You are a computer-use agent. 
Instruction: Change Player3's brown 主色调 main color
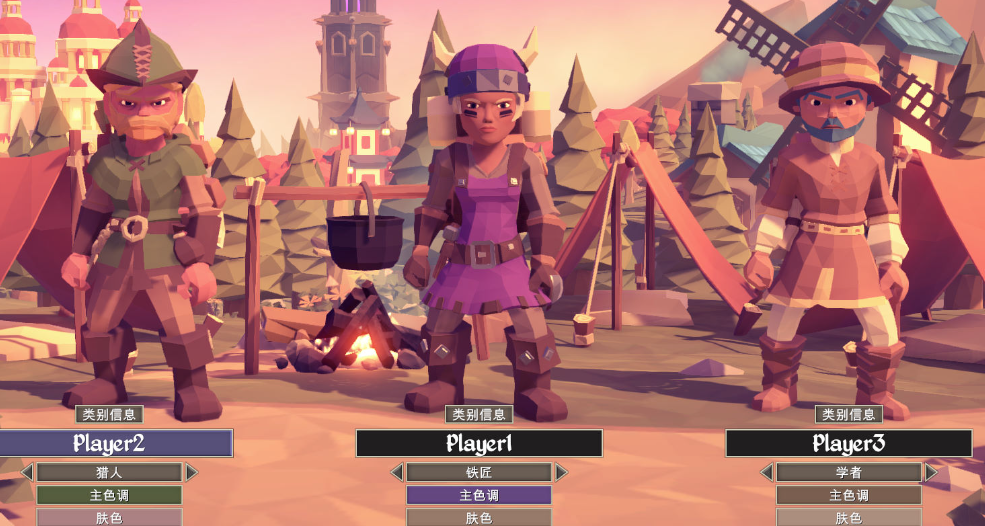tap(849, 495)
